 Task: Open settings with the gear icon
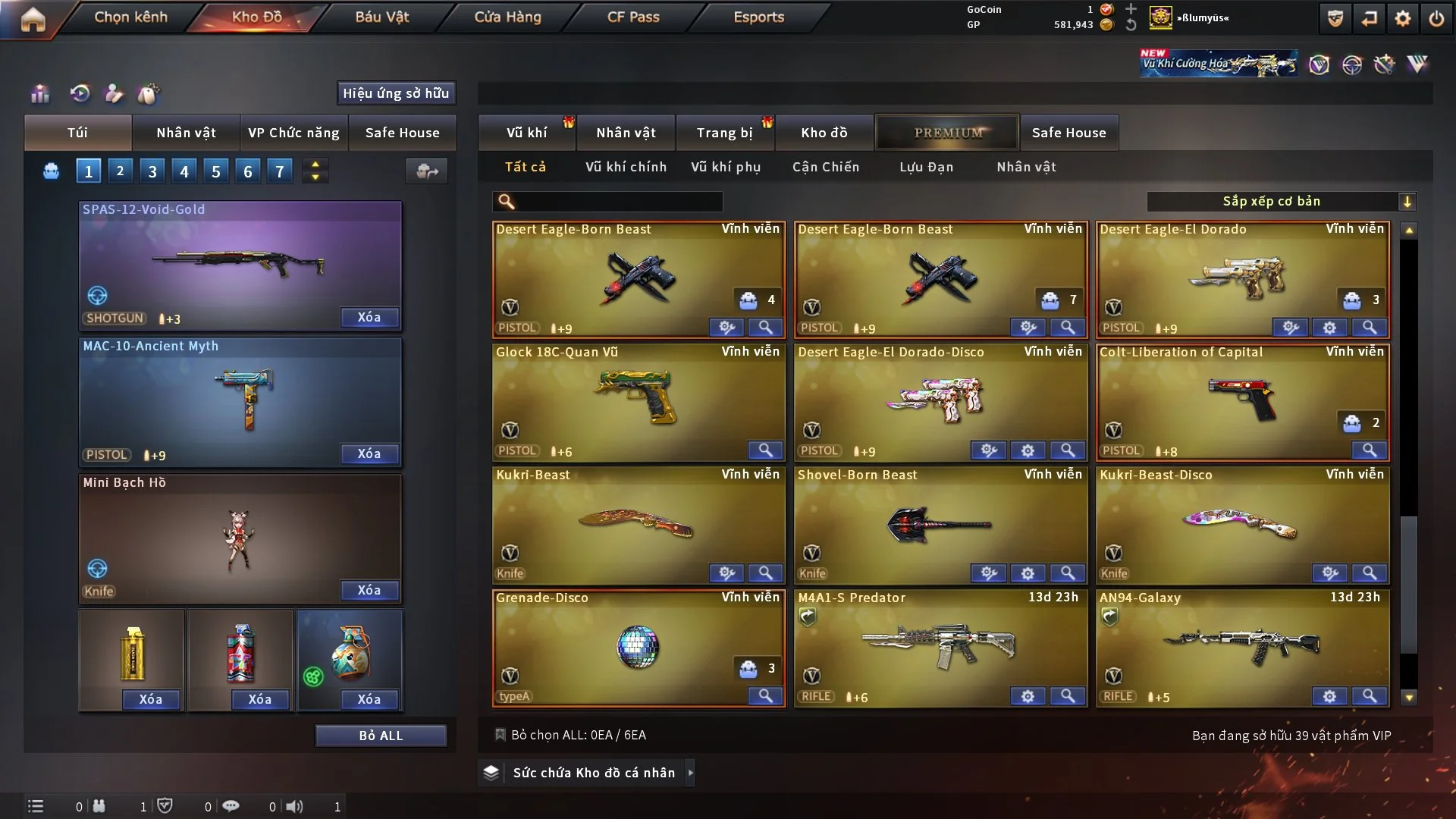point(1402,19)
